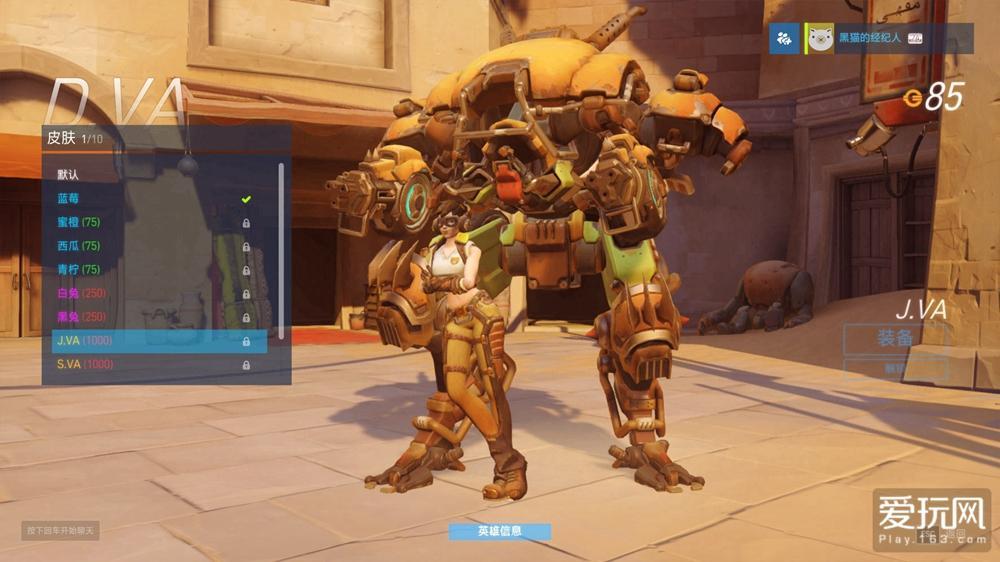Click the chat box prompt 按下回车开始聊天
Image resolution: width=1000 pixels, height=562 pixels.
click(61, 530)
